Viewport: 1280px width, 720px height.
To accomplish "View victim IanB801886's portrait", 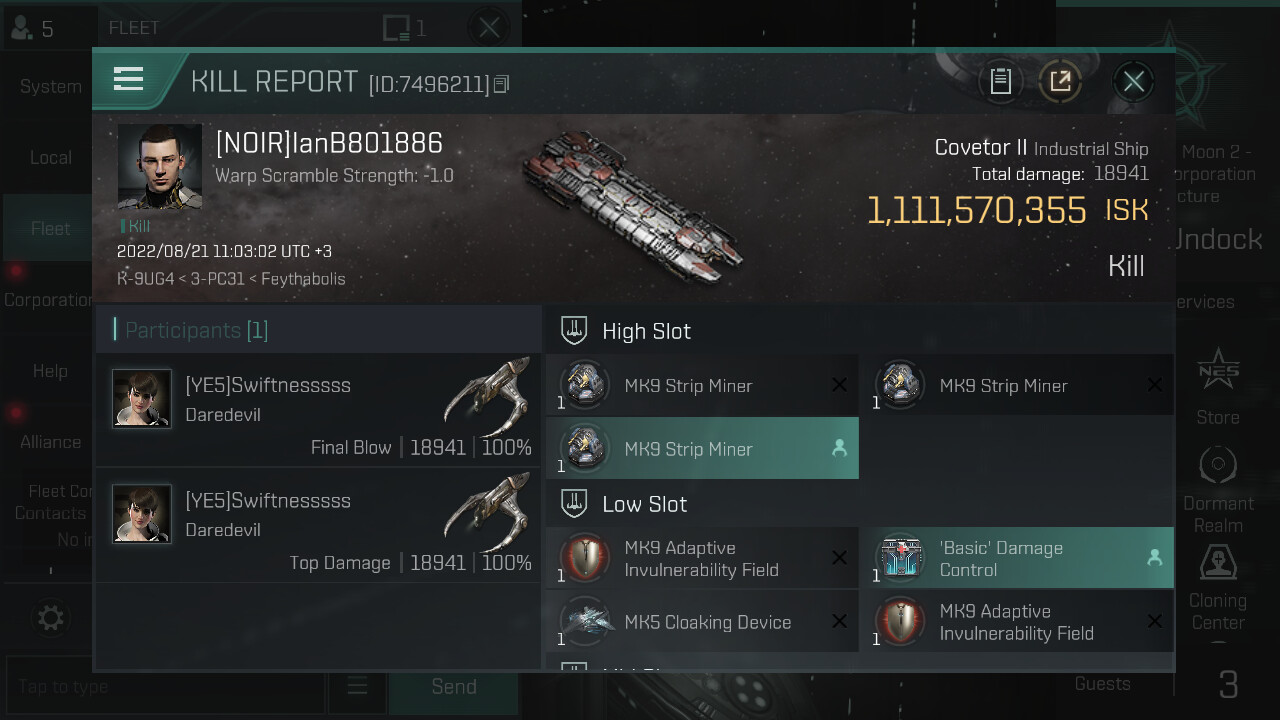I will (x=160, y=166).
